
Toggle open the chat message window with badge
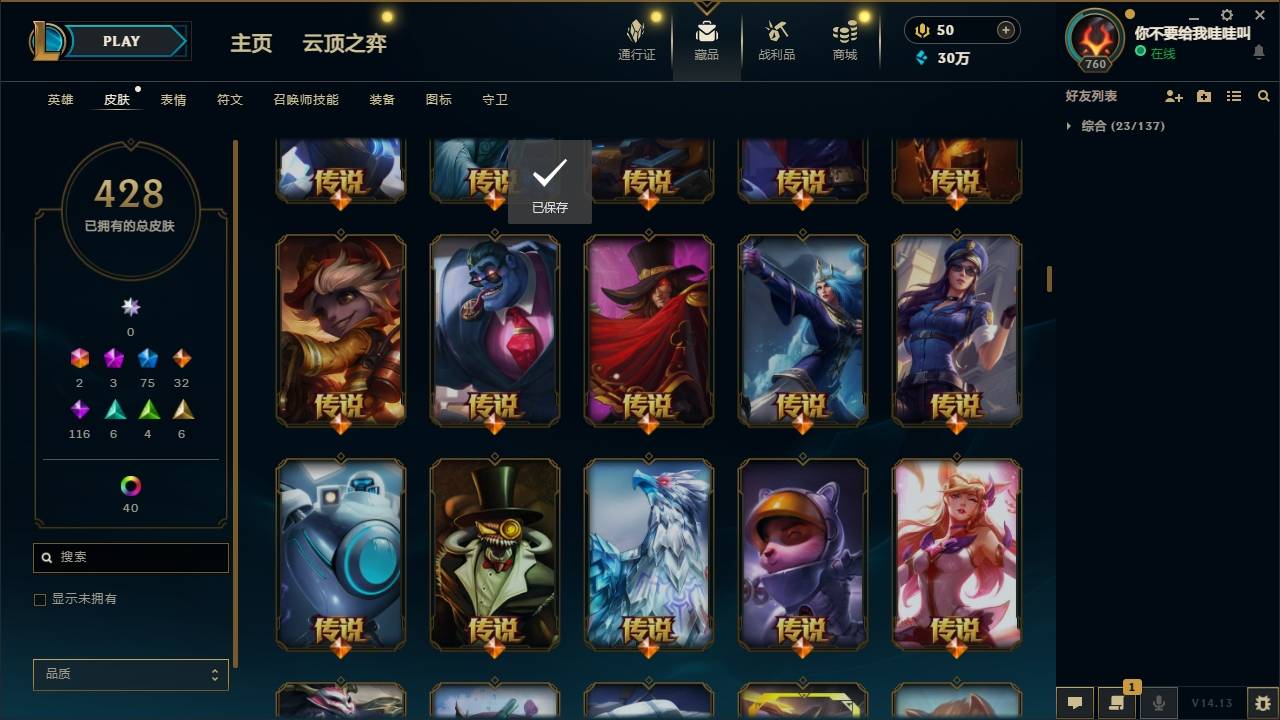click(x=1118, y=703)
